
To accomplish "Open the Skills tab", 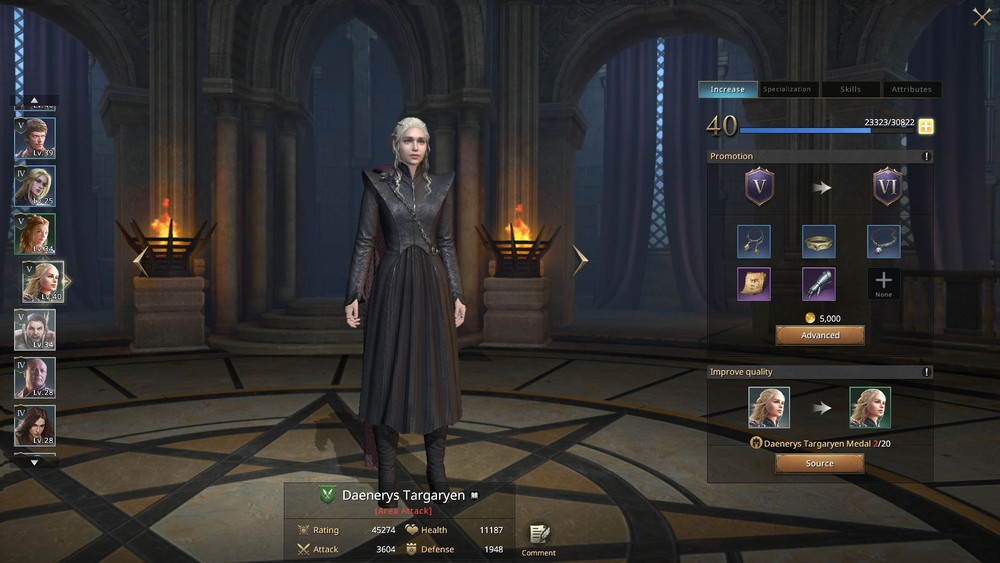I will click(850, 89).
